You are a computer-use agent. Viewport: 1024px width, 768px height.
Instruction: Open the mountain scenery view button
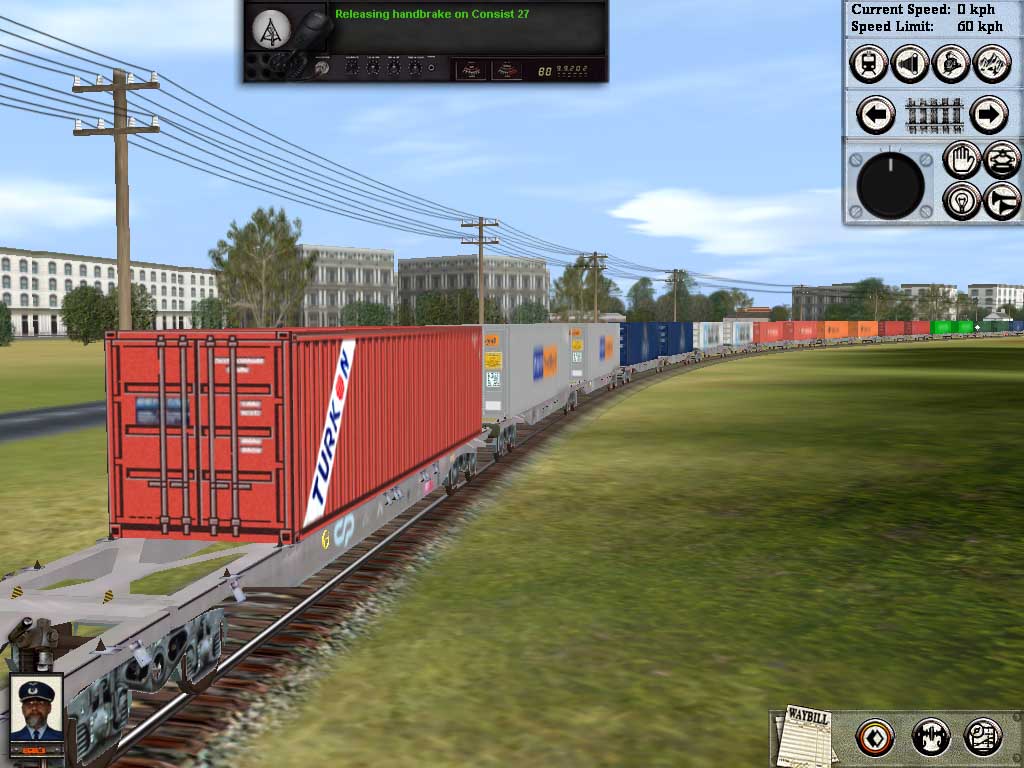(992, 63)
